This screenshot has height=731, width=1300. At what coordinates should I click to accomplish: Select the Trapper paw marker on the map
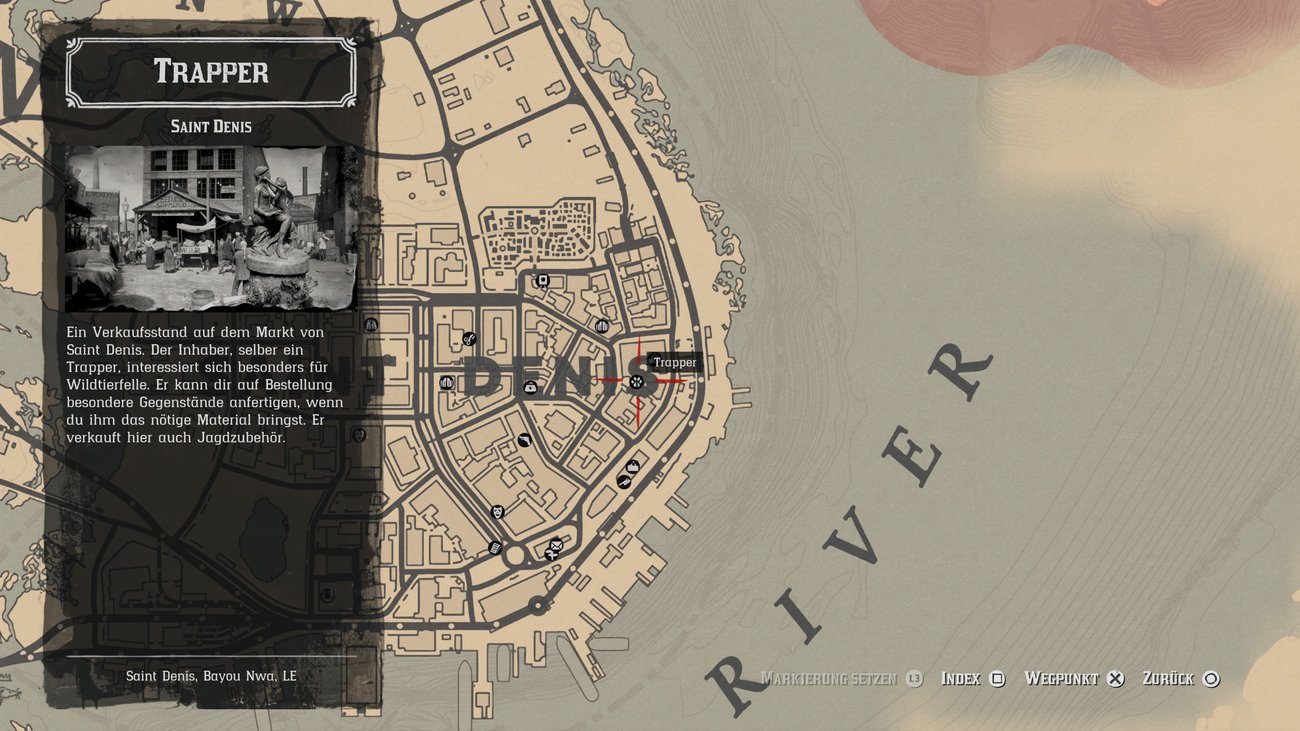click(x=638, y=380)
